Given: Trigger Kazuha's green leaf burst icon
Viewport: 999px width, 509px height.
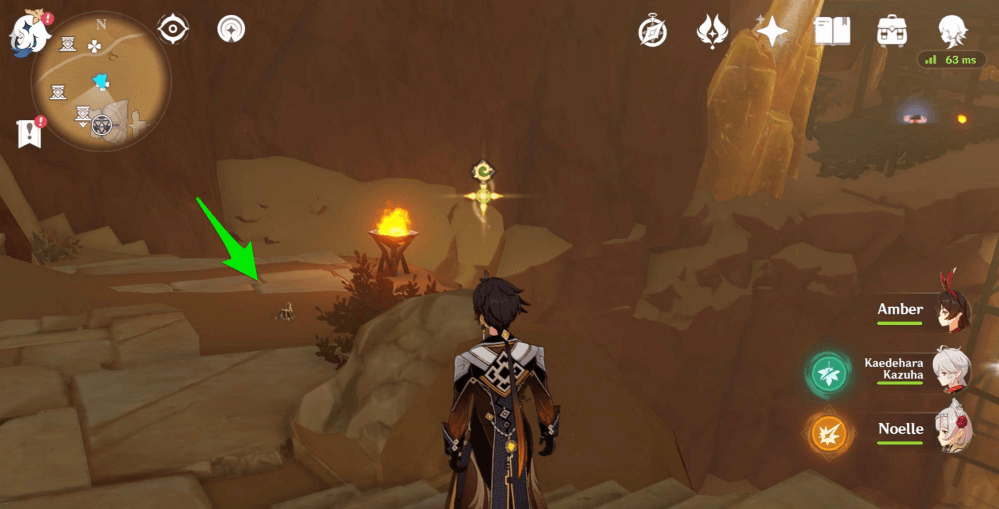Looking at the screenshot, I should (829, 374).
